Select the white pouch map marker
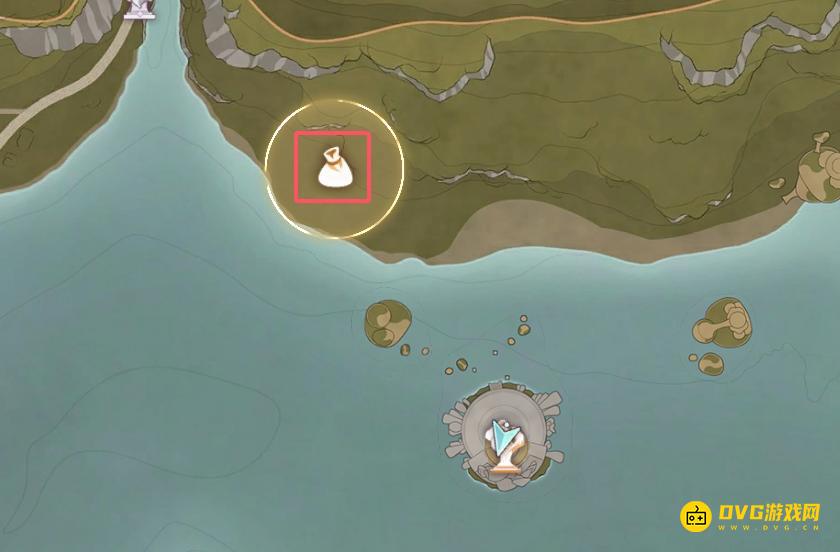Screen dimensions: 840x552 tap(332, 167)
